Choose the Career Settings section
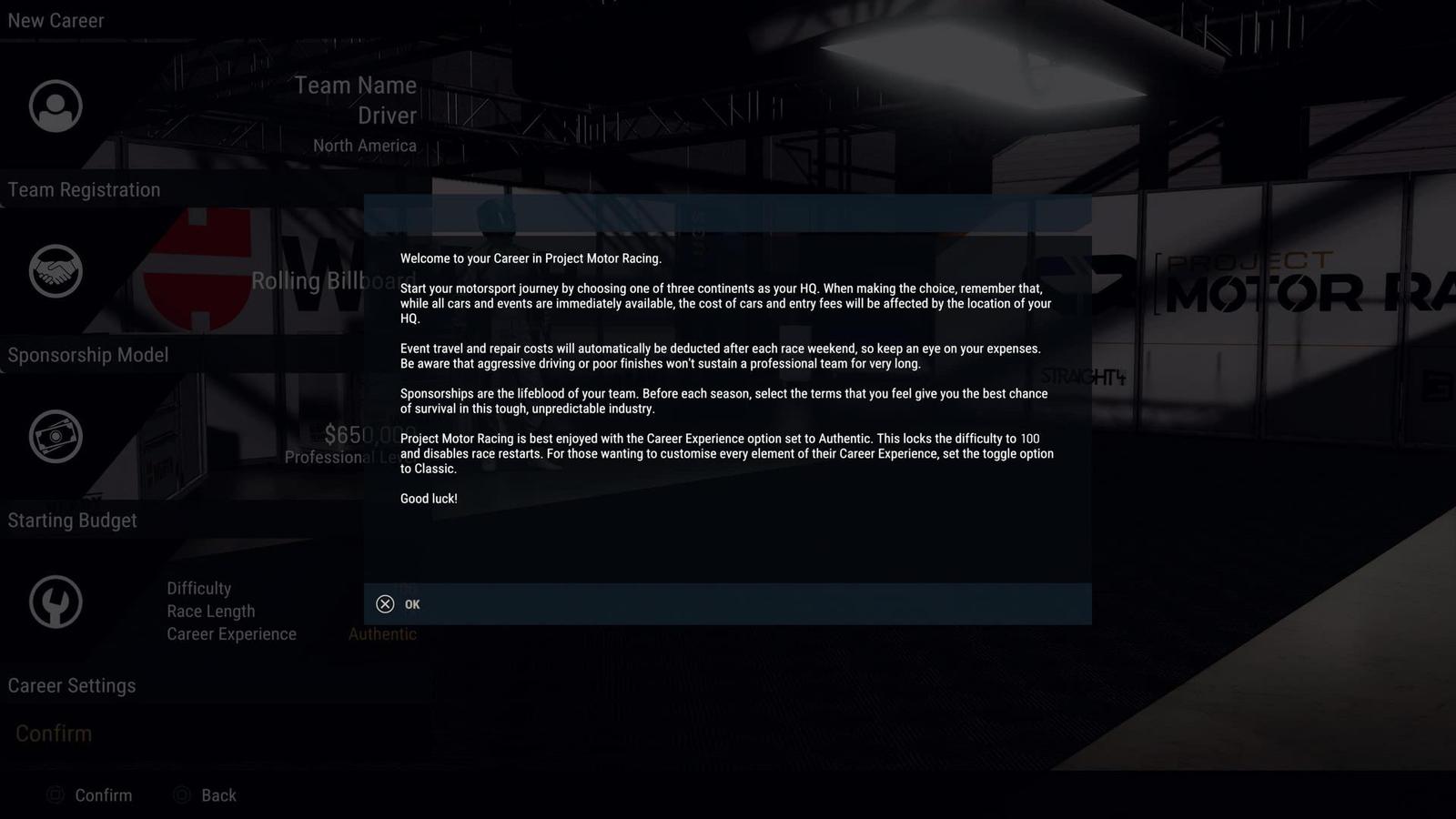1456x819 pixels. point(72,686)
